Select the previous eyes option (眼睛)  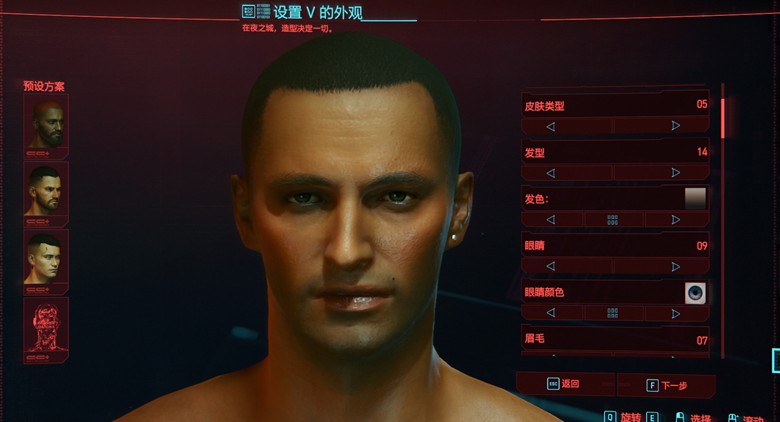pyautogui.click(x=550, y=267)
